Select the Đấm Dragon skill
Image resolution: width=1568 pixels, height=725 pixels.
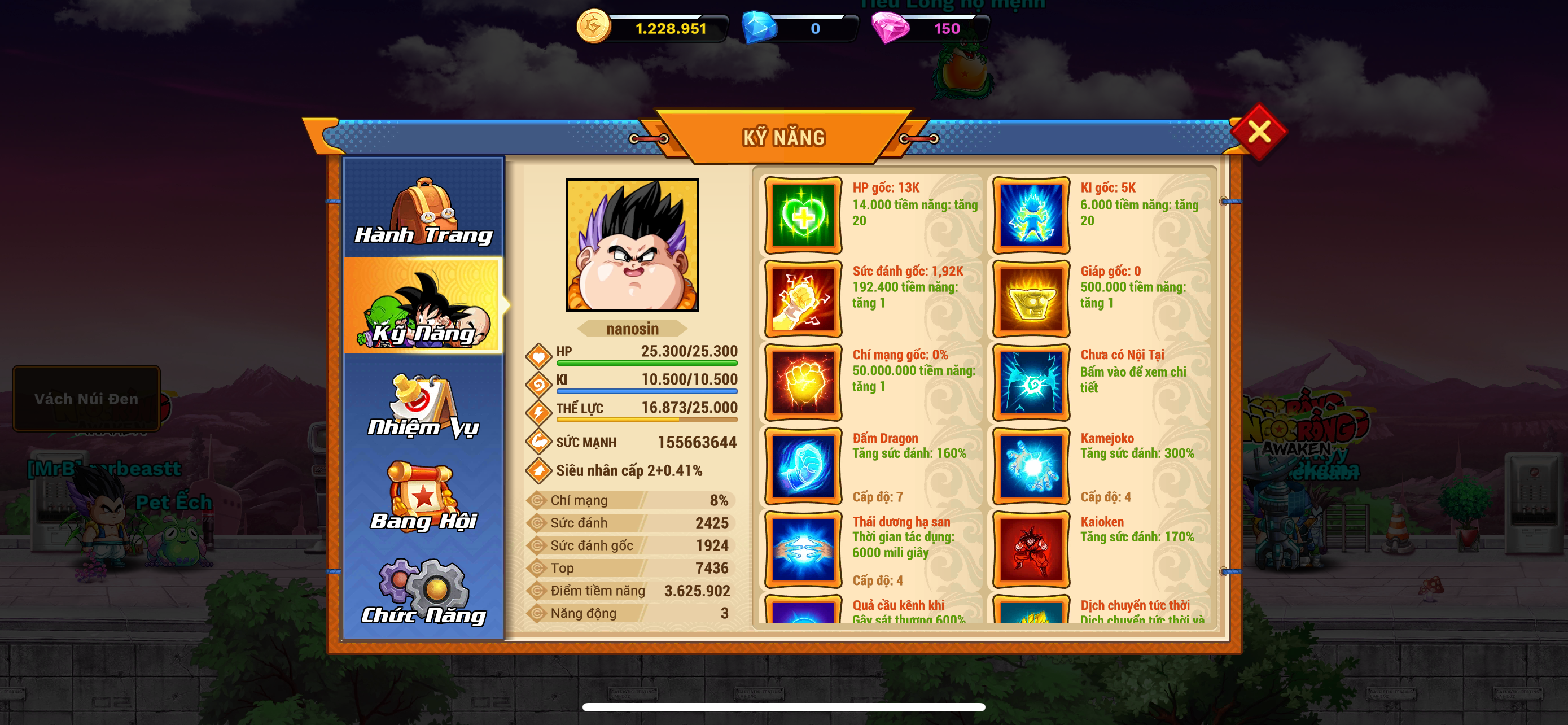click(803, 466)
